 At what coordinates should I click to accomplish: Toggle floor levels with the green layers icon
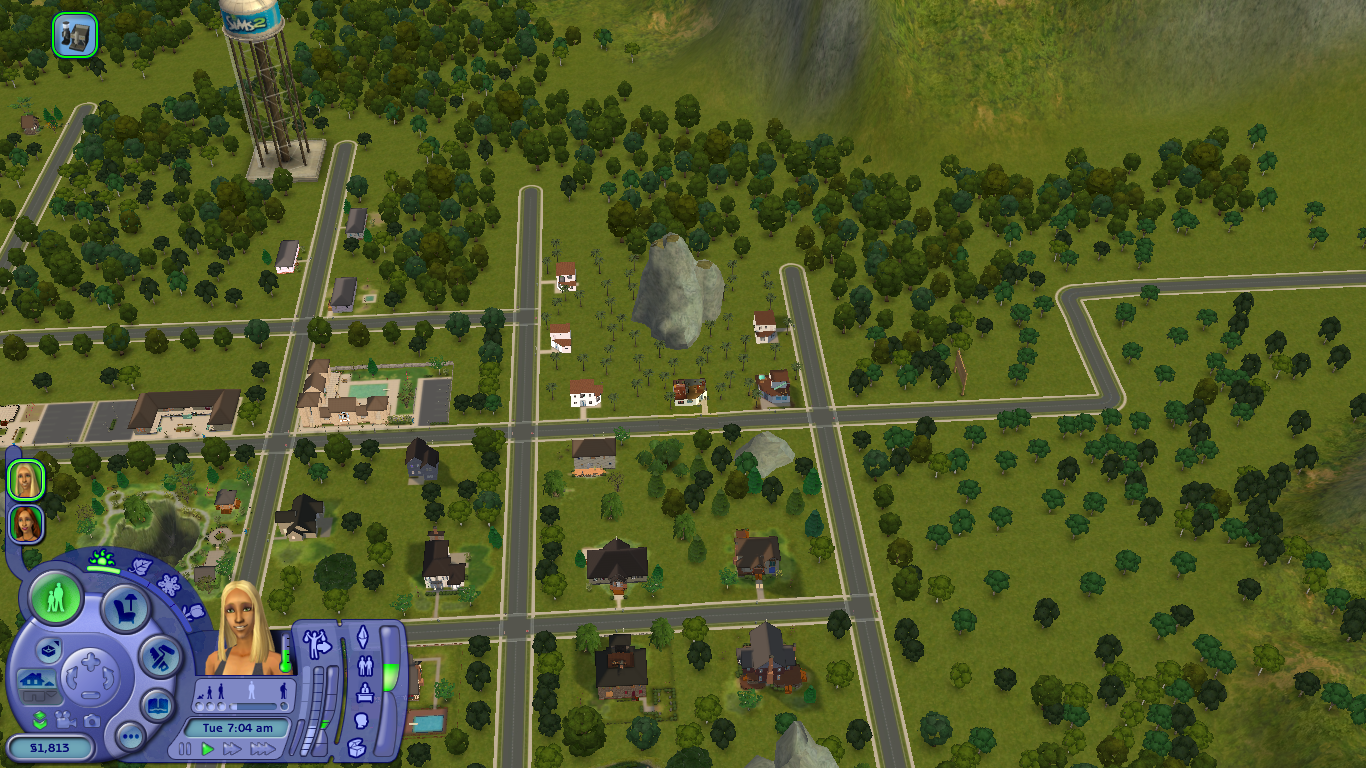point(38,717)
